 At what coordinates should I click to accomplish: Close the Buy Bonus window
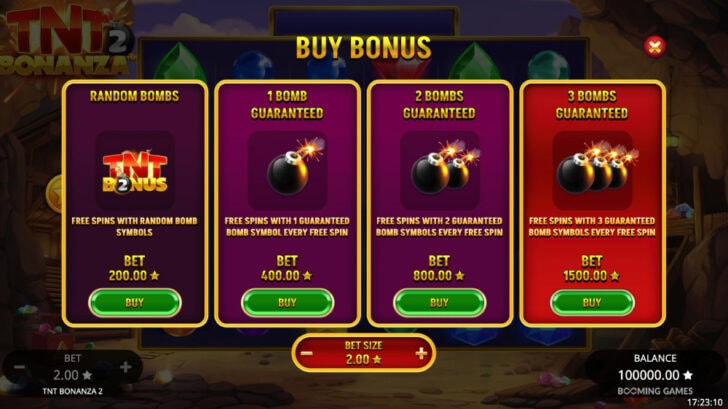[654, 45]
